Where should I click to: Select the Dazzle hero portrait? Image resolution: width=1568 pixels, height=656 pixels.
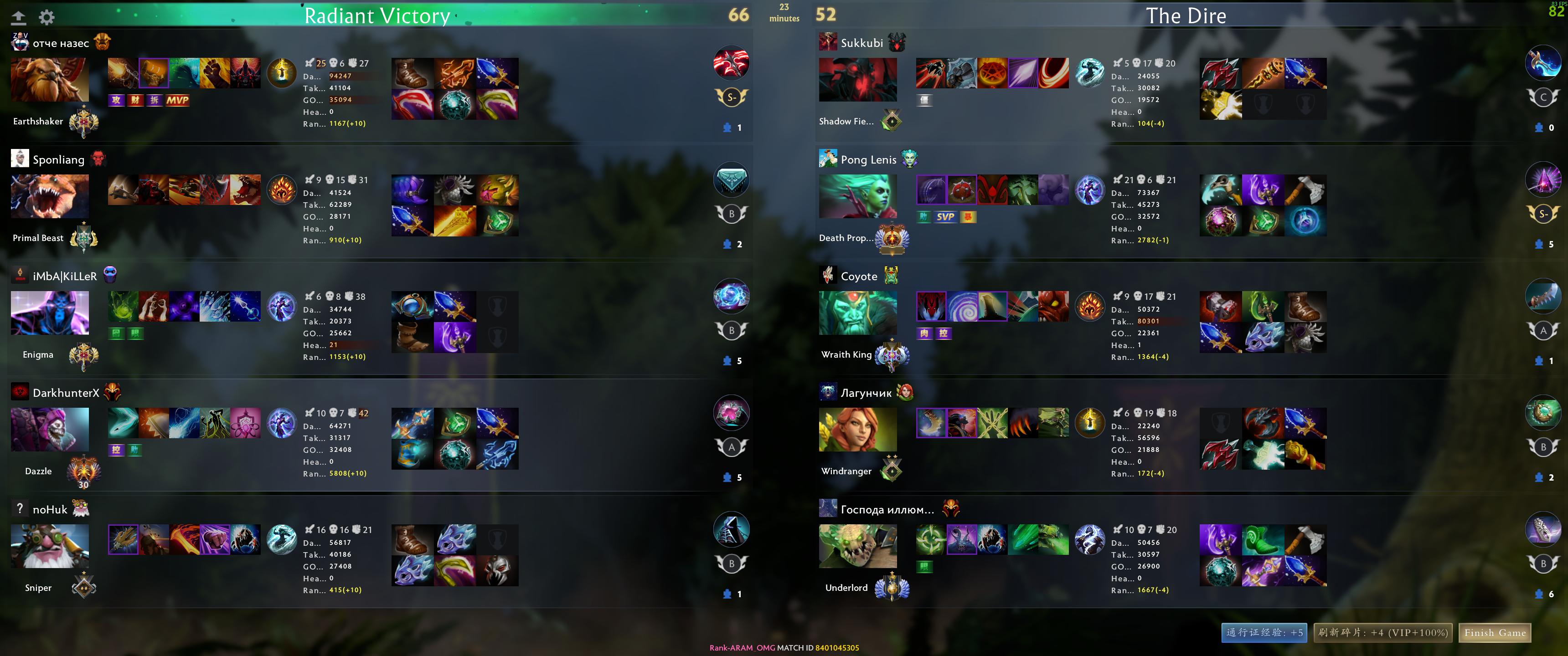click(50, 429)
